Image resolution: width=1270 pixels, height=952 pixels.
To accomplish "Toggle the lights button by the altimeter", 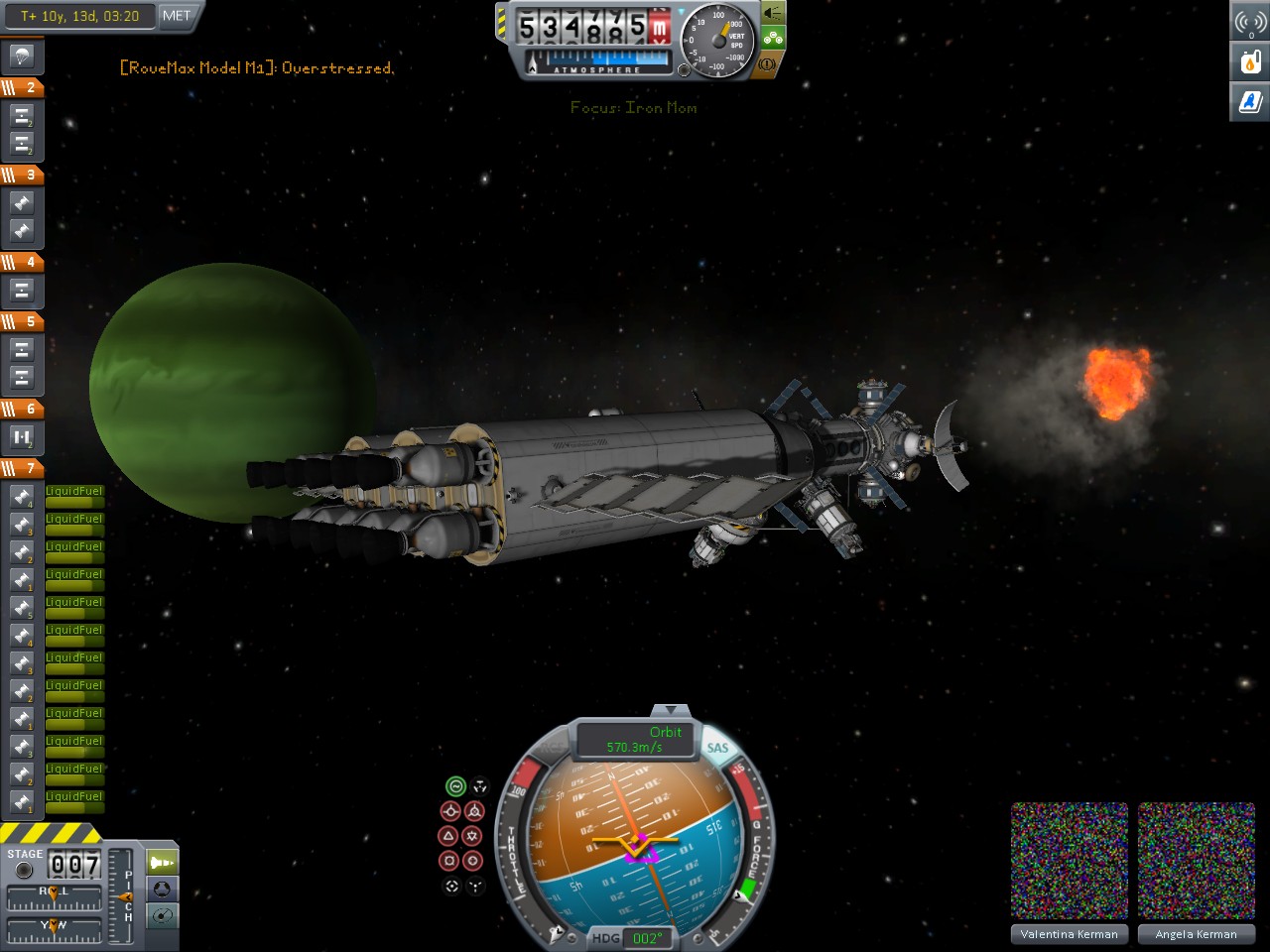I will (773, 13).
